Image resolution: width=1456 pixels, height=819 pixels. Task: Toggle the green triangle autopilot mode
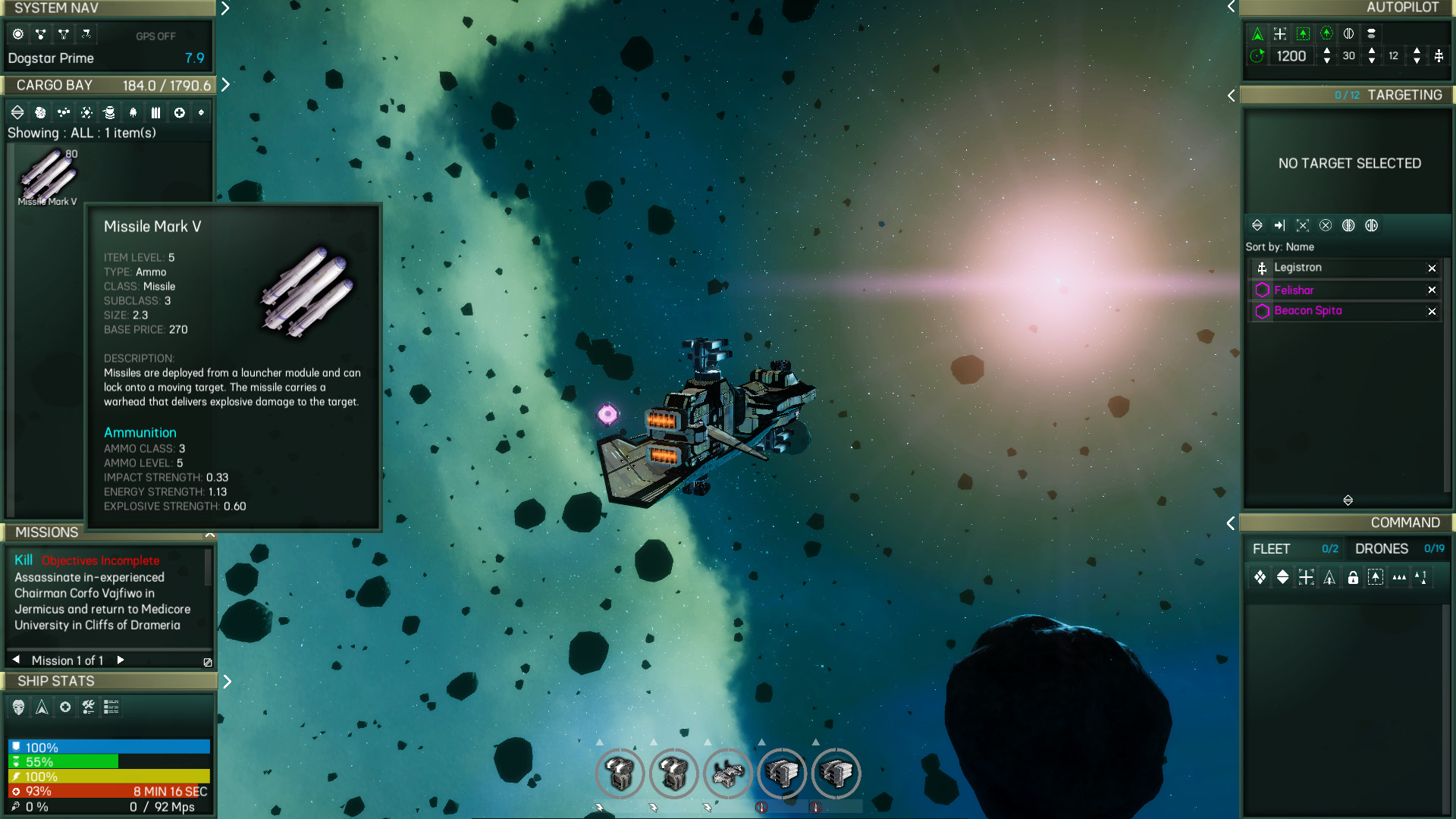point(1257,33)
